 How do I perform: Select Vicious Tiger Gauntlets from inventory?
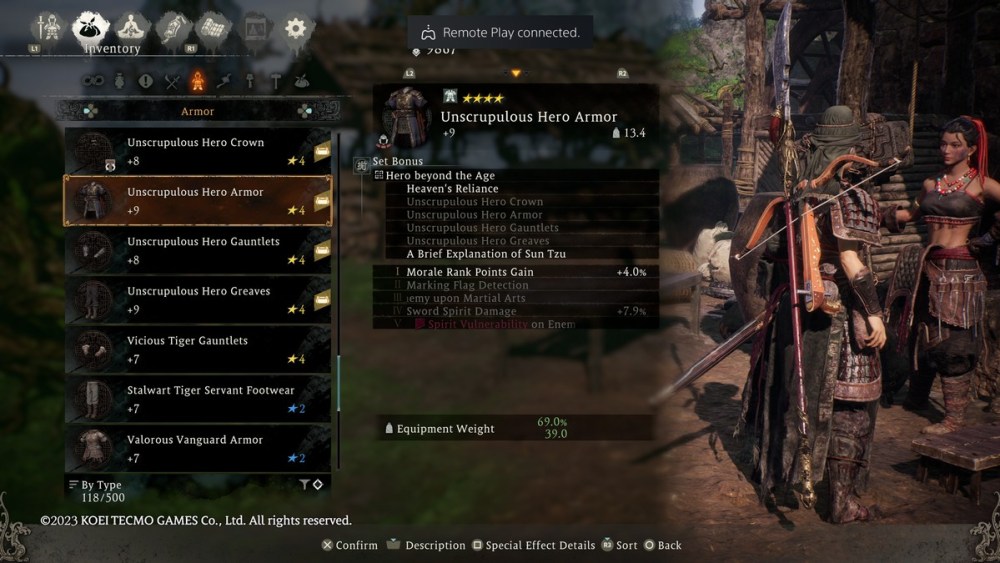pyautogui.click(x=197, y=349)
